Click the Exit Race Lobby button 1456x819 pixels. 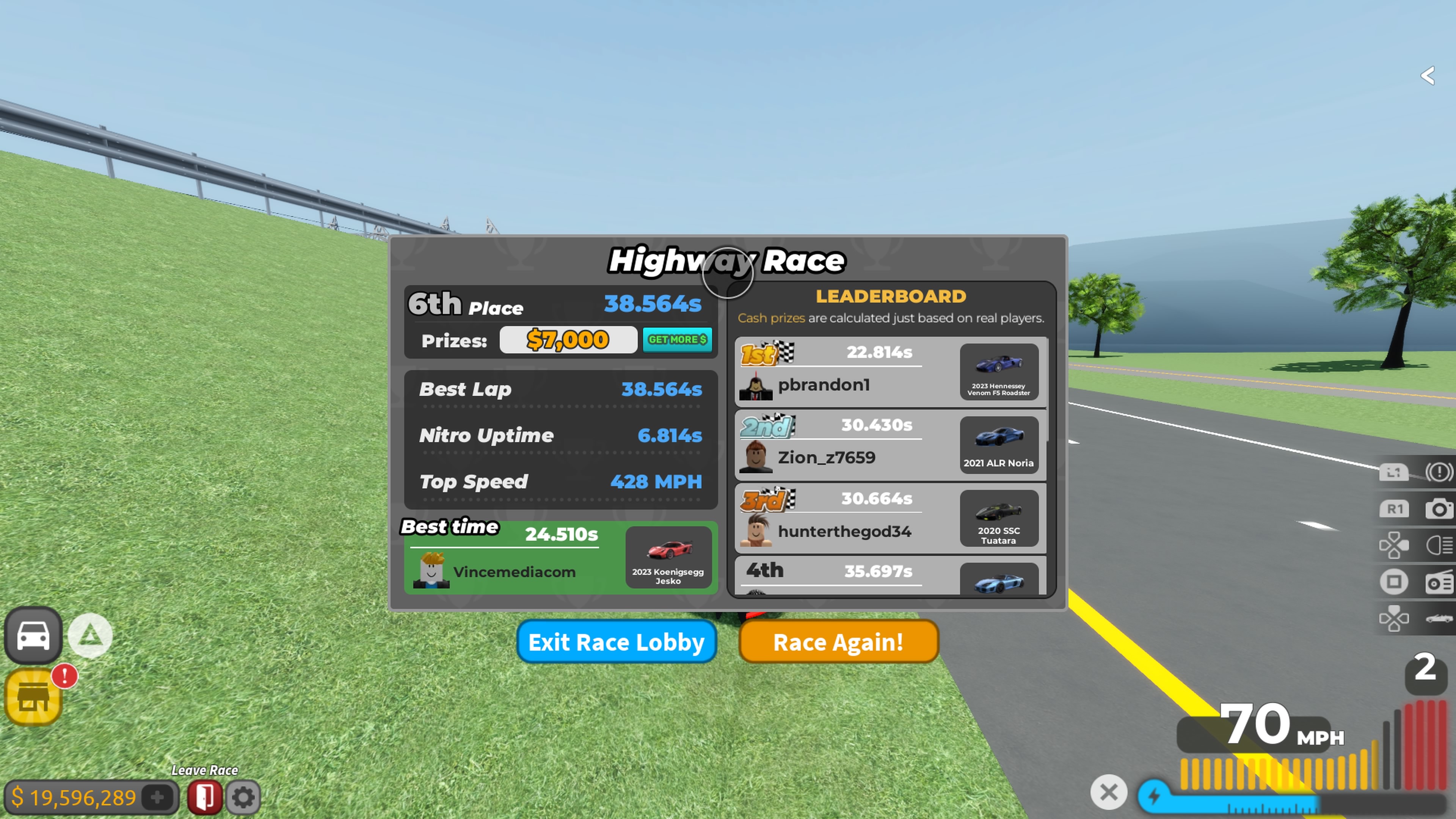616,642
